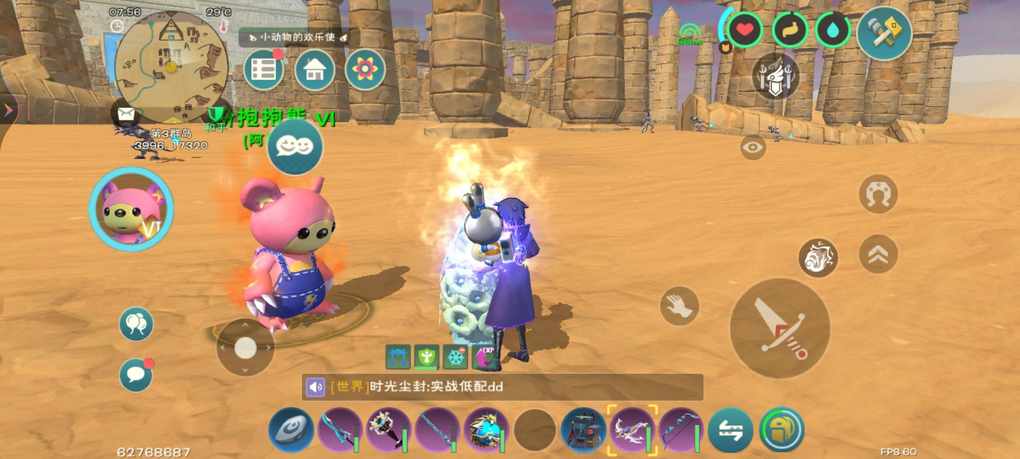The height and width of the screenshot is (459, 1020).
Task: Tap the horseshoe mount button
Action: (x=878, y=193)
